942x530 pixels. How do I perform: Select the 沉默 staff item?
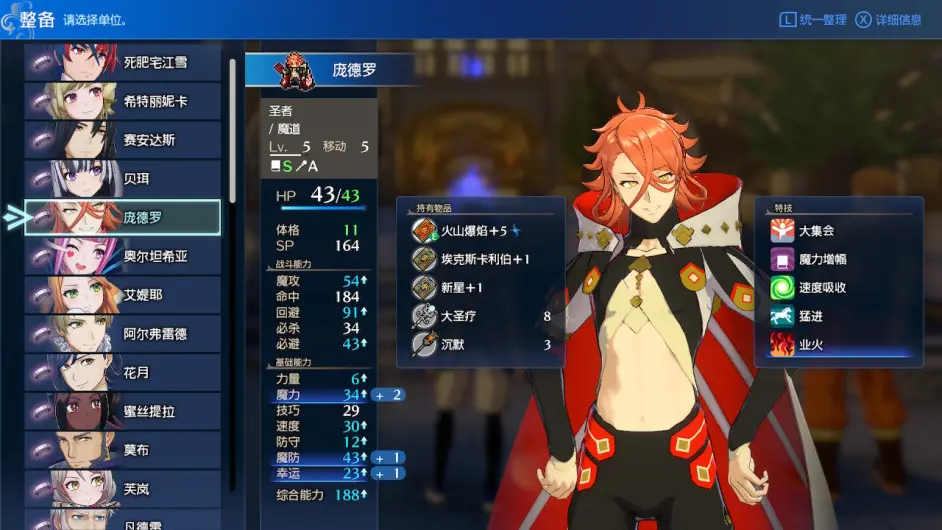coord(480,345)
